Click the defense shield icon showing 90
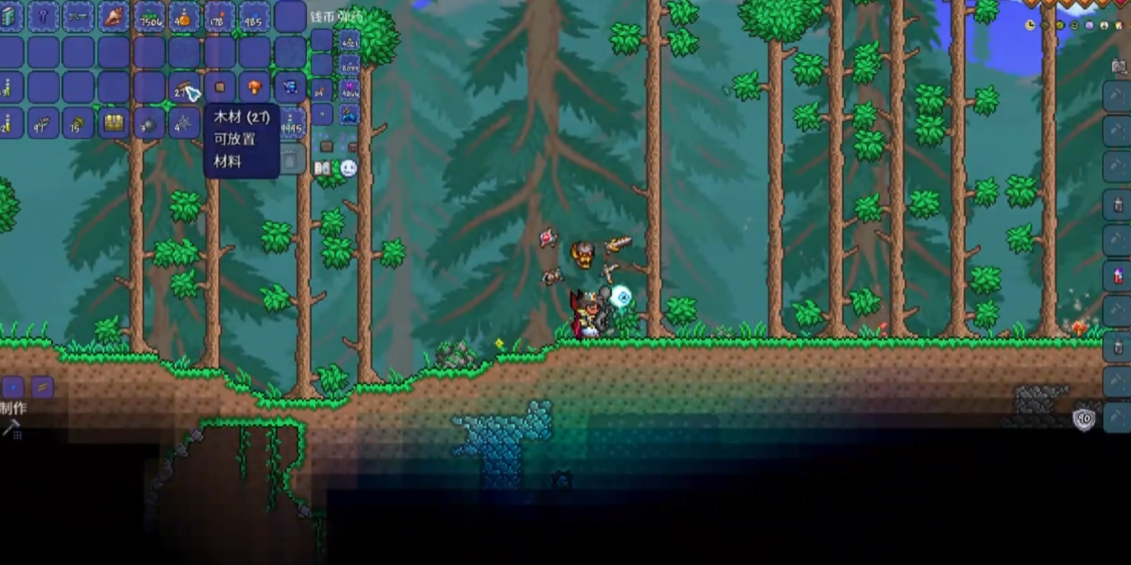1131x565 pixels. point(1084,419)
